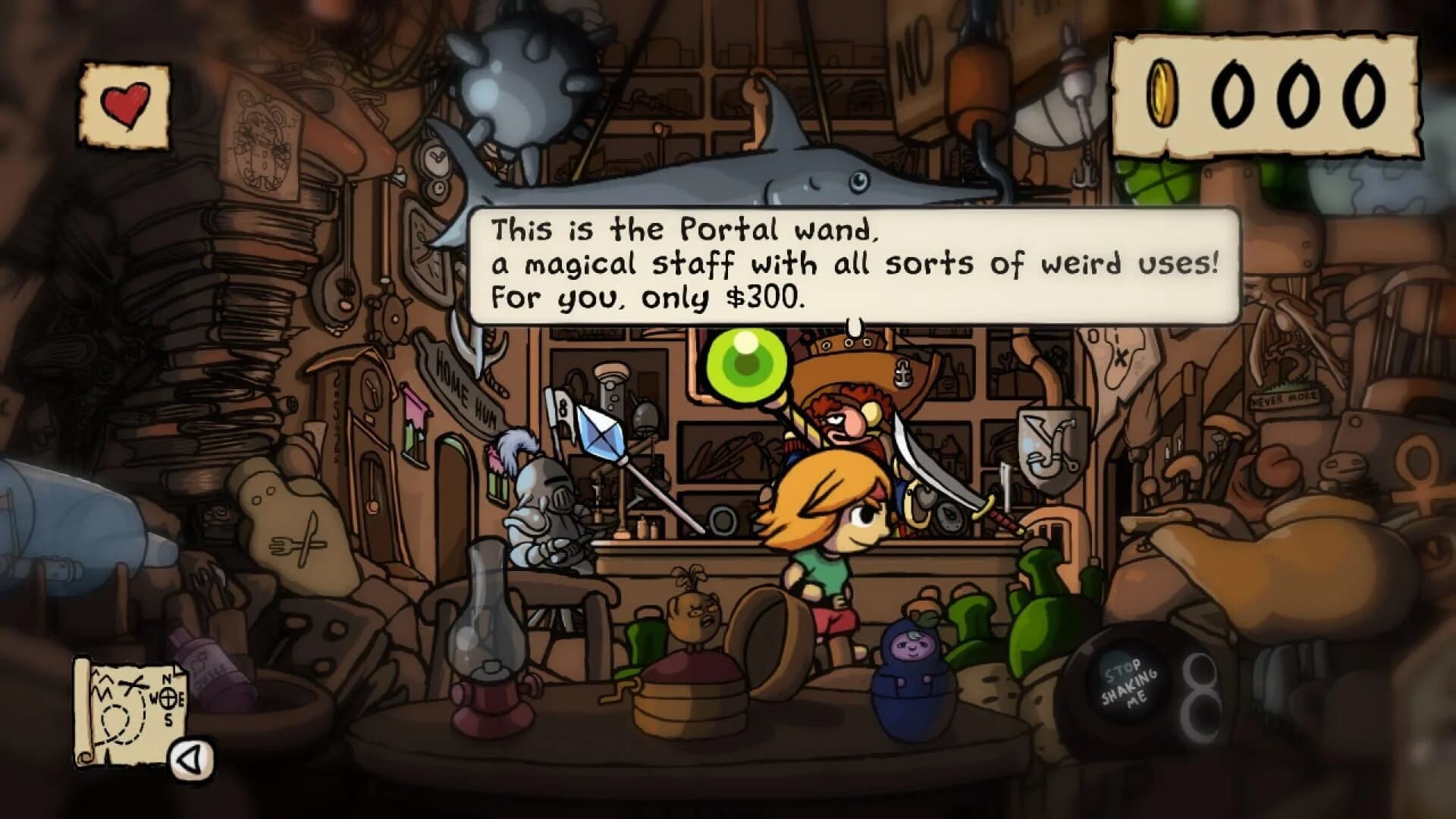The image size is (1456, 819).
Task: Click the three zeros in the coin counter
Action: 1297,94
